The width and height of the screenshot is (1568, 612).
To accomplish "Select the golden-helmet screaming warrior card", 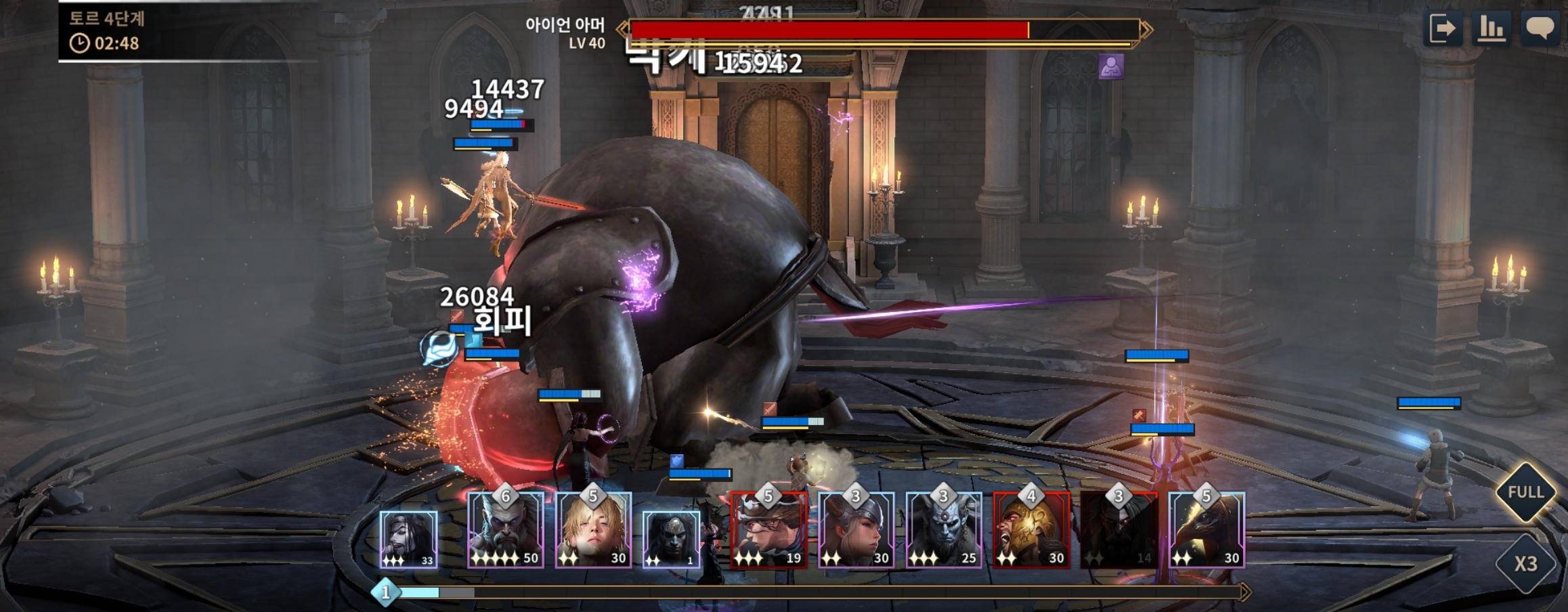I will (1031, 530).
